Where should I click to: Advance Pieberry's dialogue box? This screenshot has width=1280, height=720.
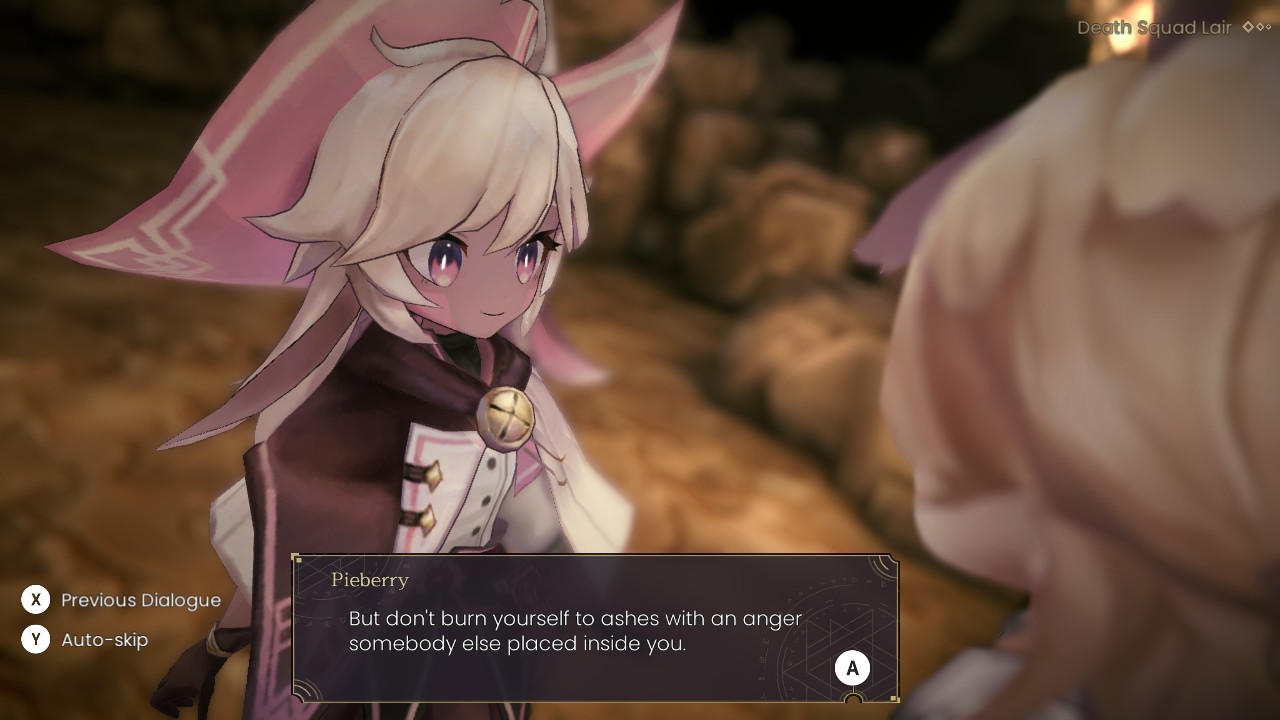[x=852, y=669]
